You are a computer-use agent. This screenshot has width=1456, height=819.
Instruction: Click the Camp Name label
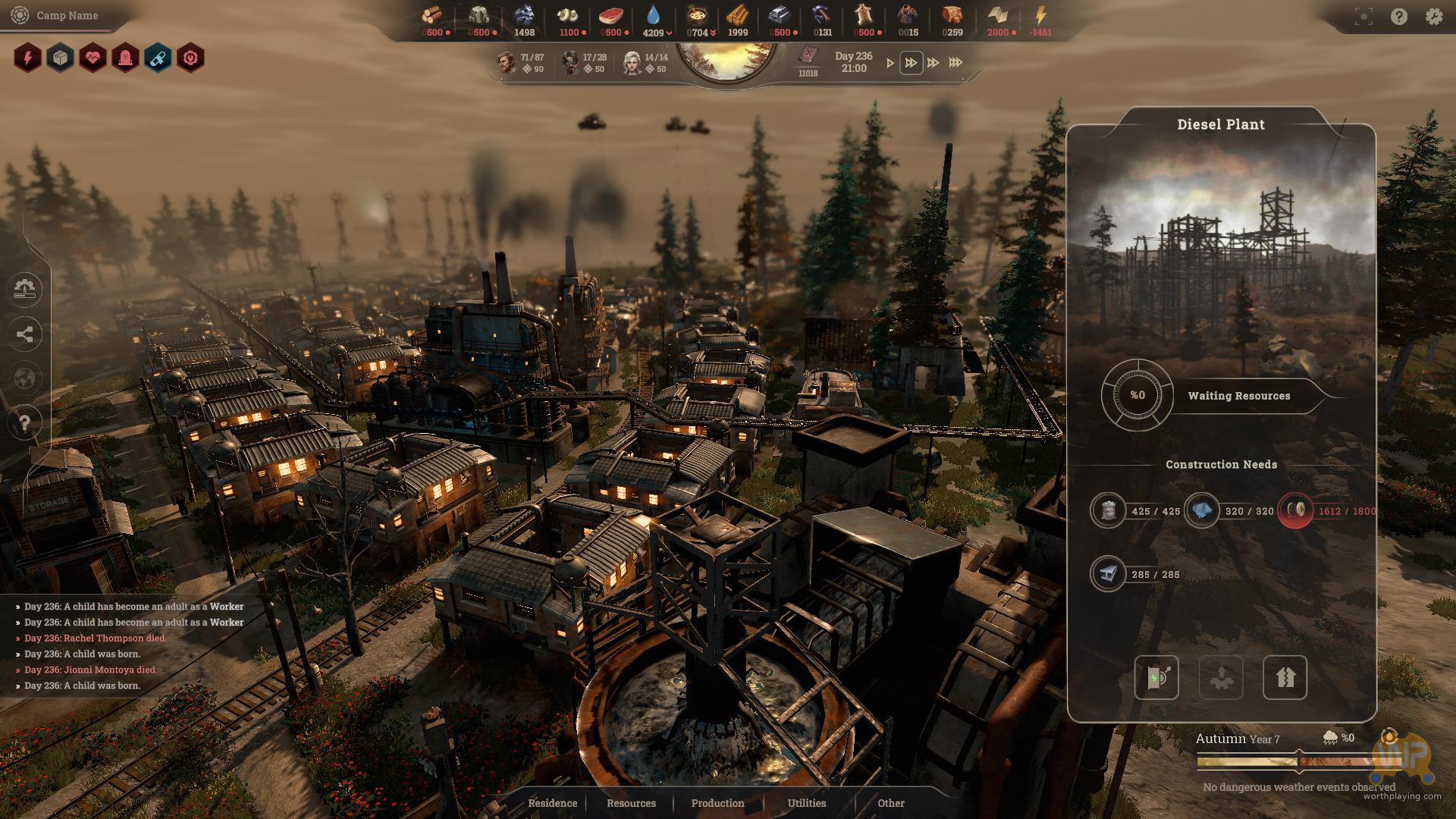pos(67,15)
